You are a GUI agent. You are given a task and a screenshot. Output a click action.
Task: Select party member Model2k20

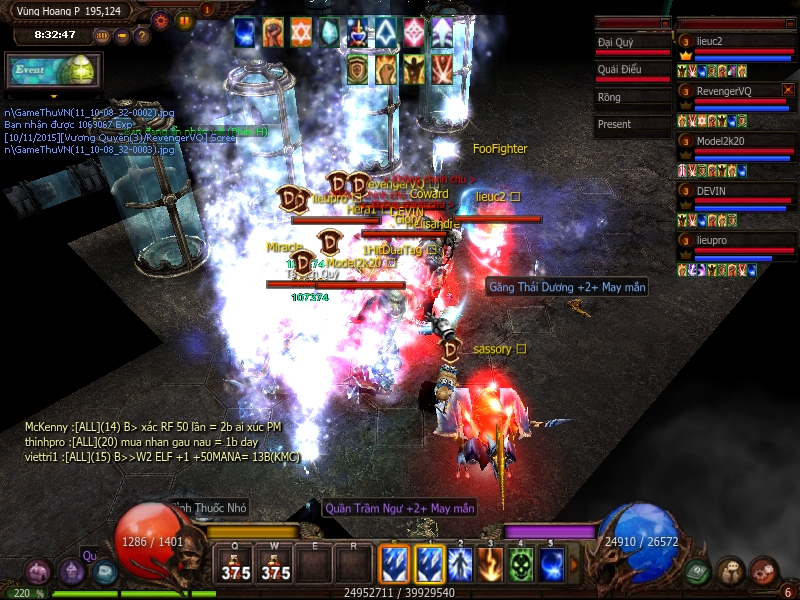736,141
